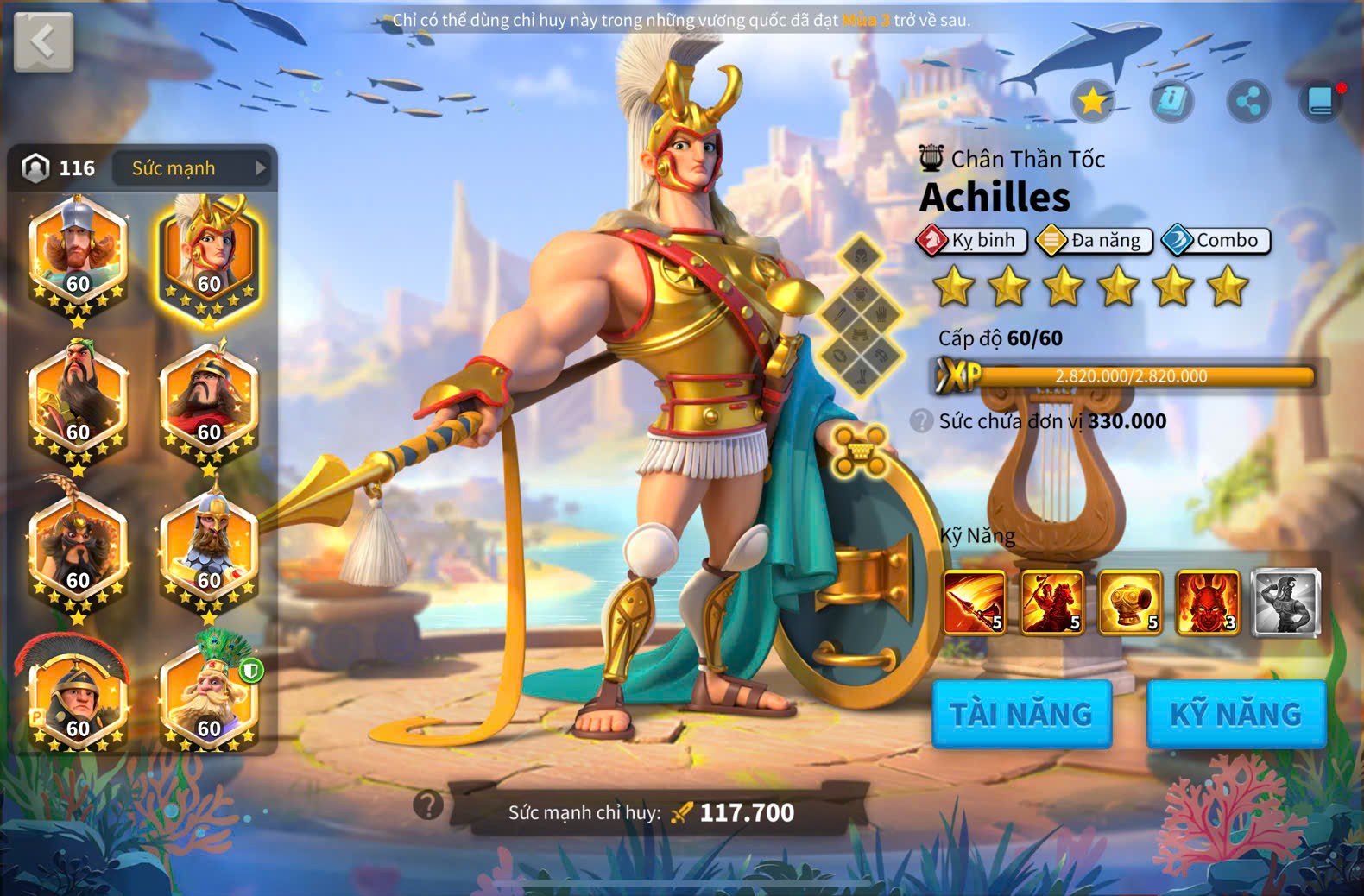Viewport: 1364px width, 896px height.
Task: Open the TÀI NĂNG talent page
Action: pos(1021,714)
